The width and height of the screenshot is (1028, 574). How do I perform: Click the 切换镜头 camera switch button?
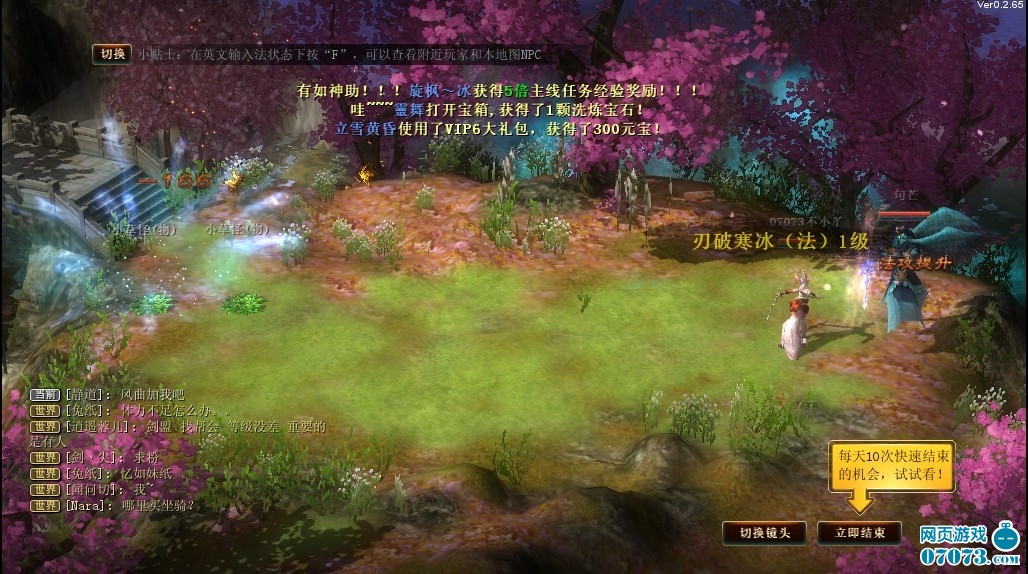click(x=764, y=532)
